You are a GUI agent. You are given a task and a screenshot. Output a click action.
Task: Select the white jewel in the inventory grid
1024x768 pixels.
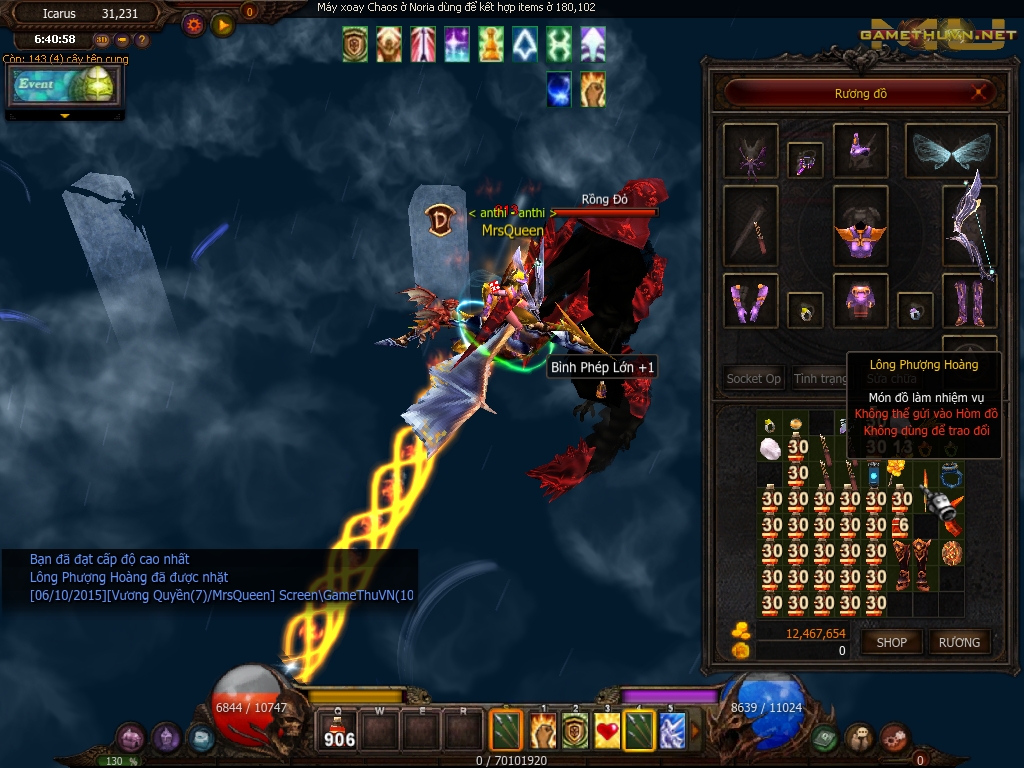pyautogui.click(x=770, y=447)
